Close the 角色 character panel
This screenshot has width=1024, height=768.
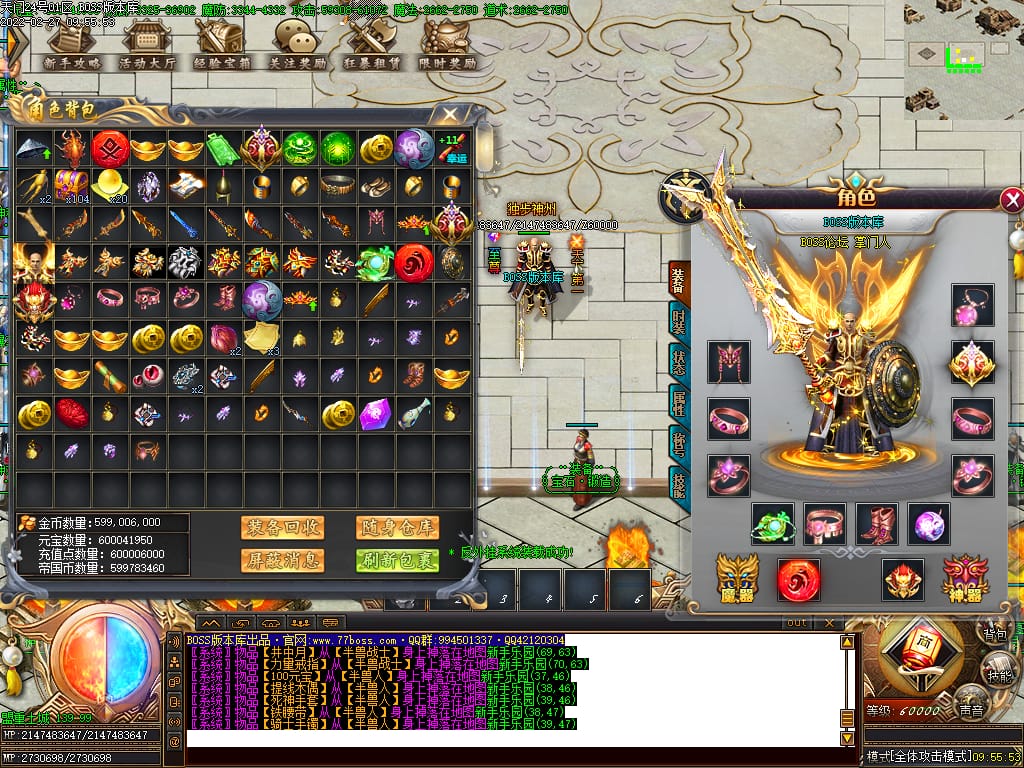pyautogui.click(x=1012, y=200)
